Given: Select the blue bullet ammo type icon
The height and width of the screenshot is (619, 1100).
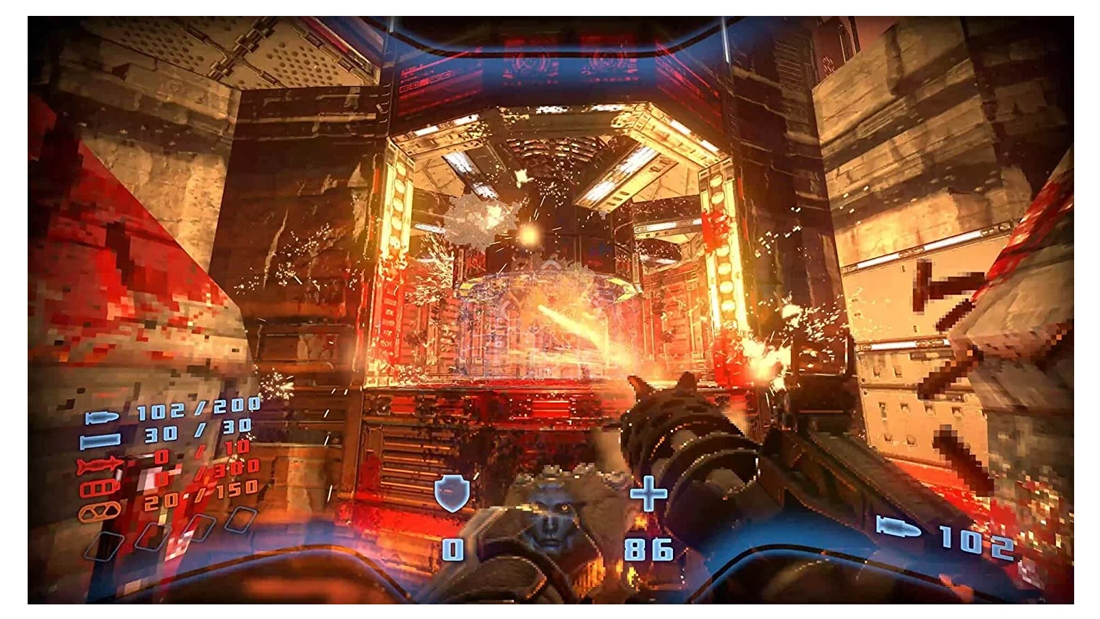Looking at the screenshot, I should pos(103,417).
